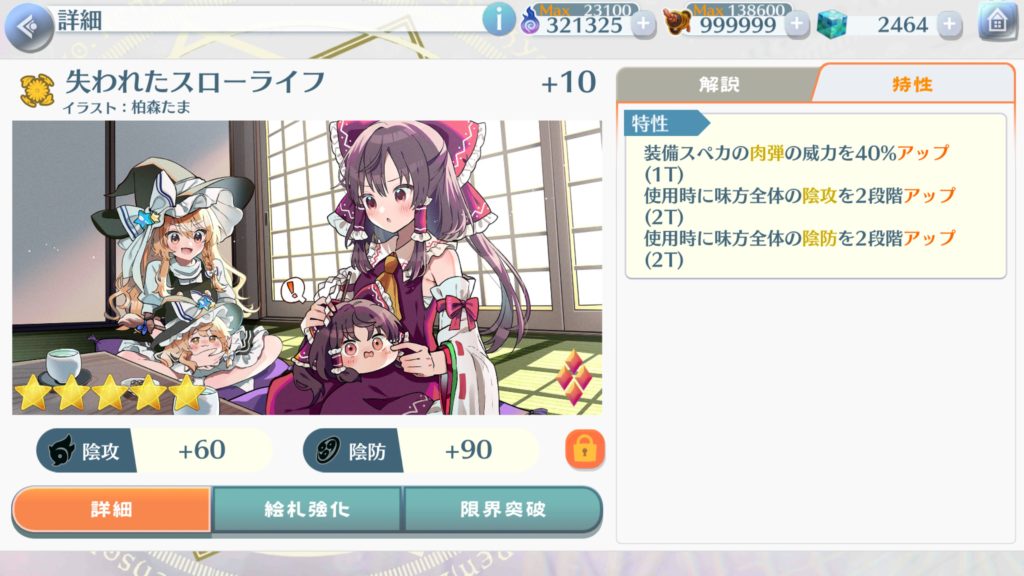Add coins with the plus button
Viewport: 1024px width, 576px height.
click(x=797, y=24)
